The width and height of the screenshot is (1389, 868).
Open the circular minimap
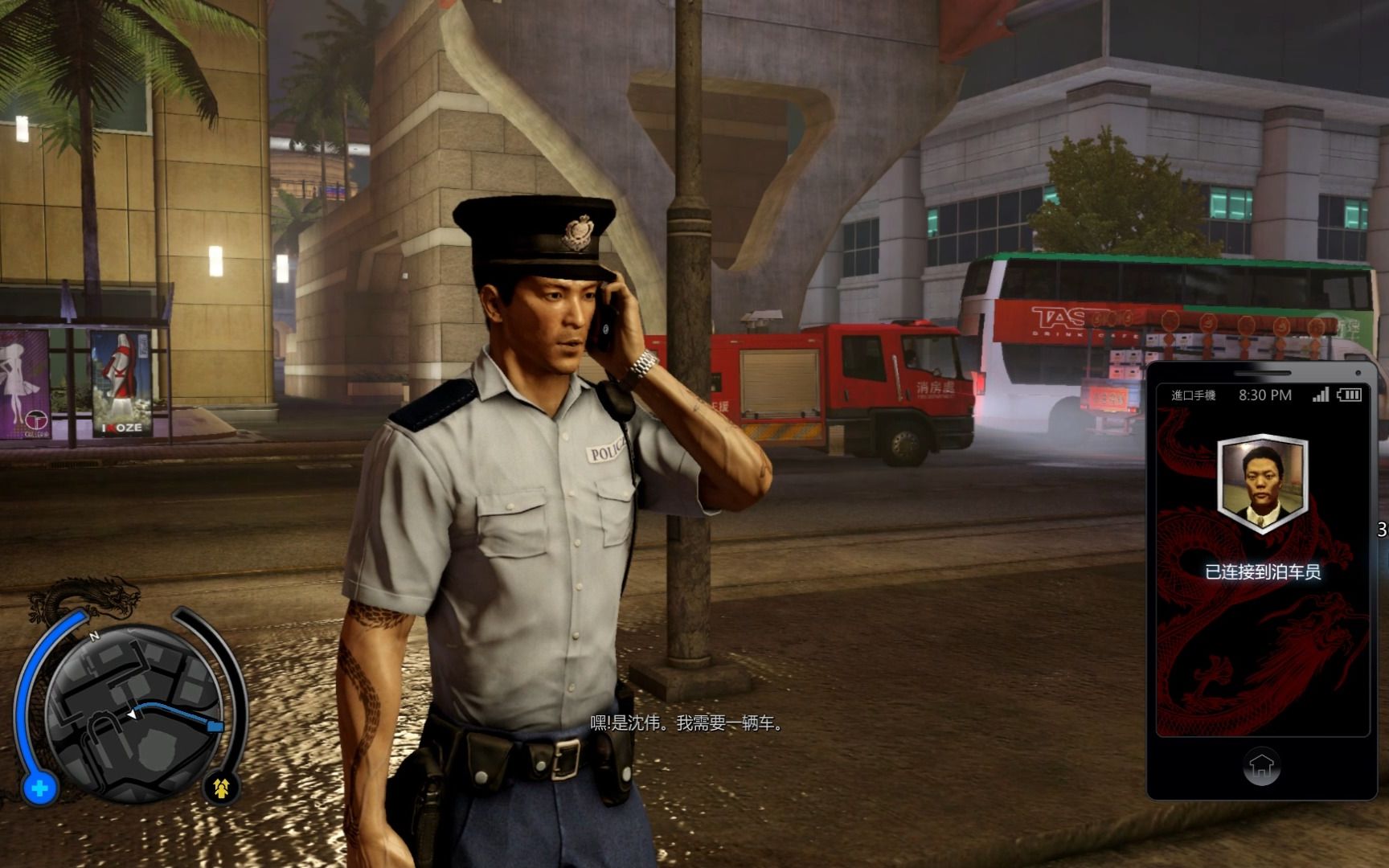pos(134,711)
